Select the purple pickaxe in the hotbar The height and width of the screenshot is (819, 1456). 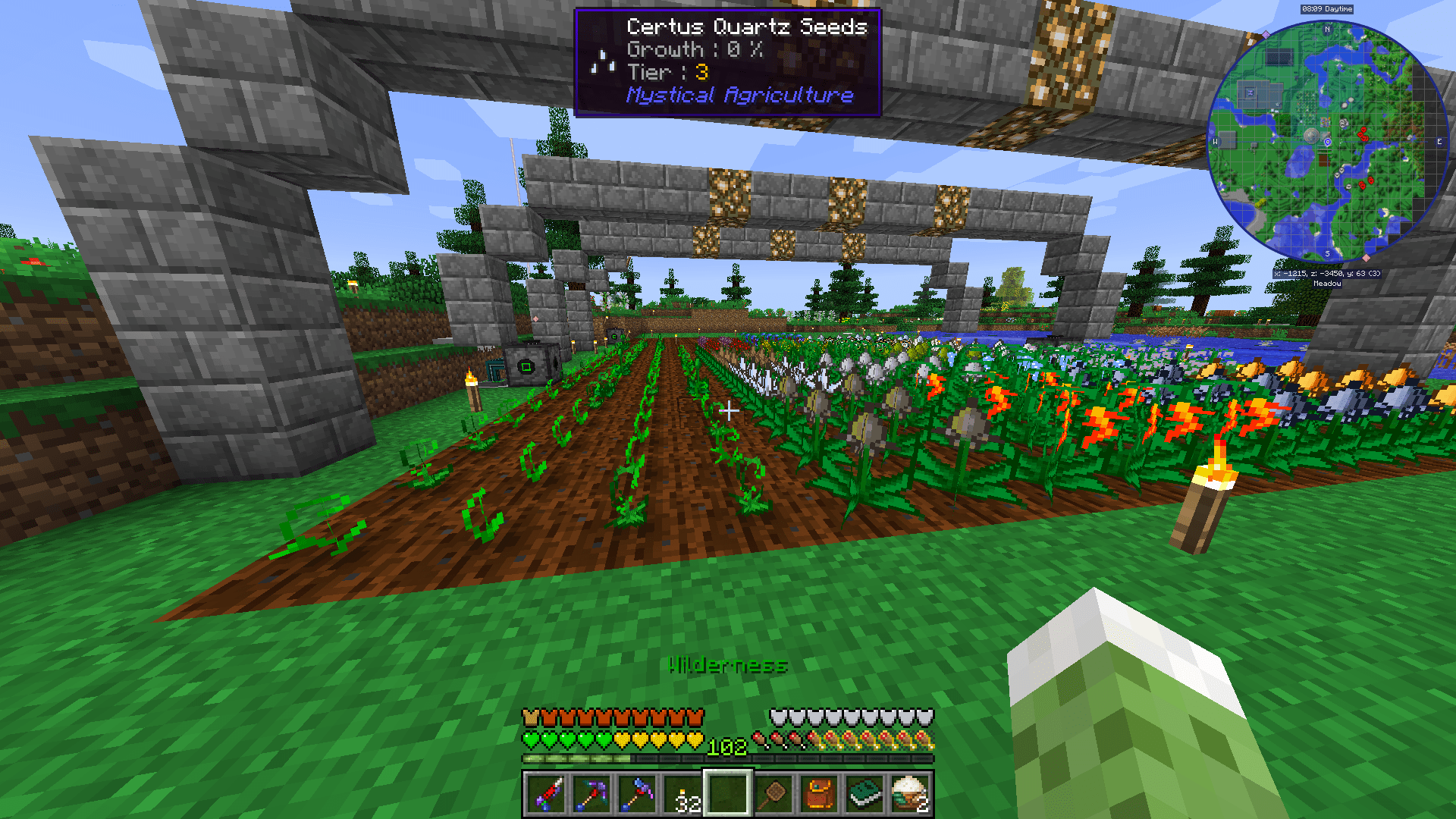[x=592, y=797]
